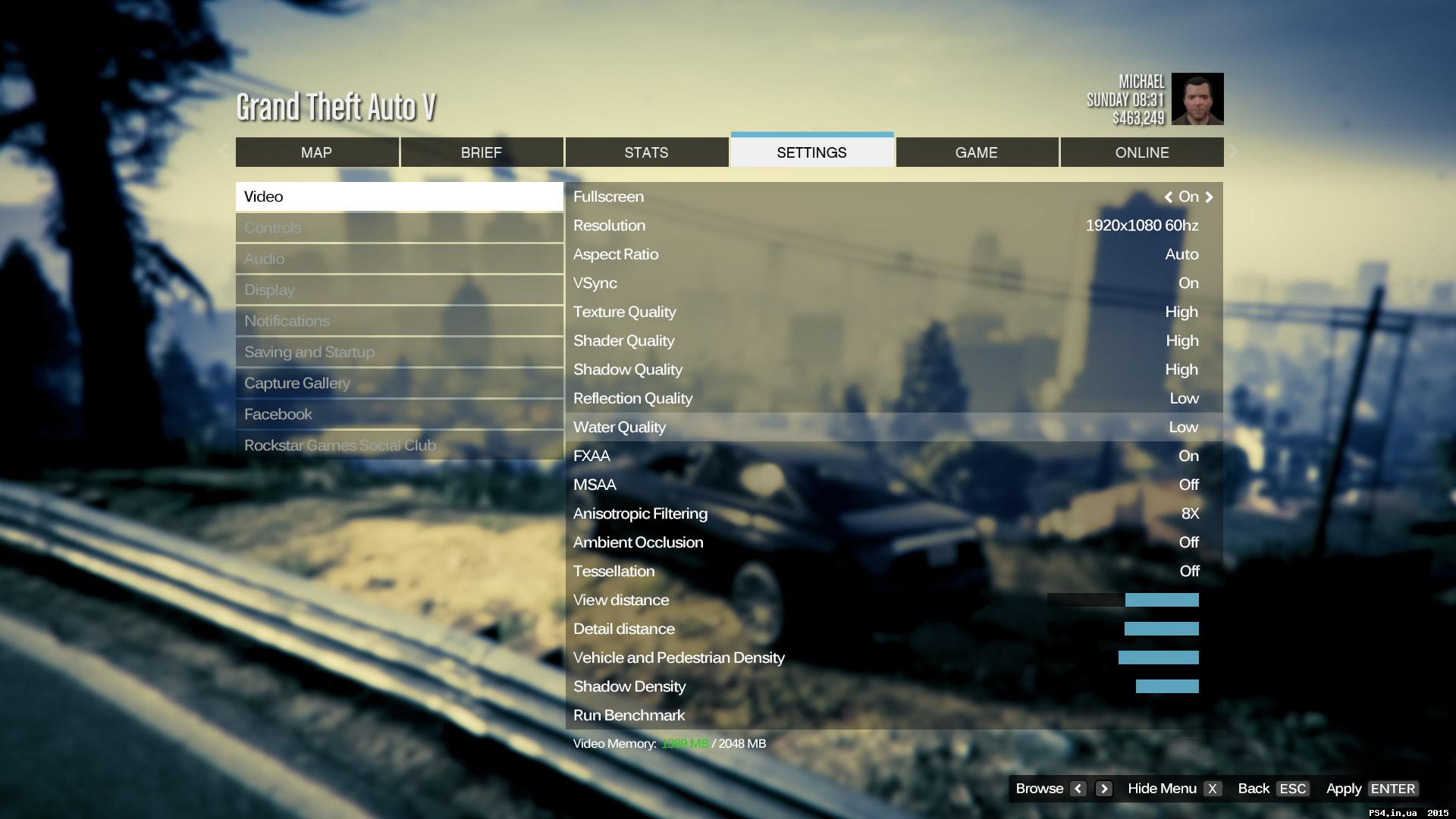
Task: Adjust the Anisotropic Filtering level
Action: point(893,513)
